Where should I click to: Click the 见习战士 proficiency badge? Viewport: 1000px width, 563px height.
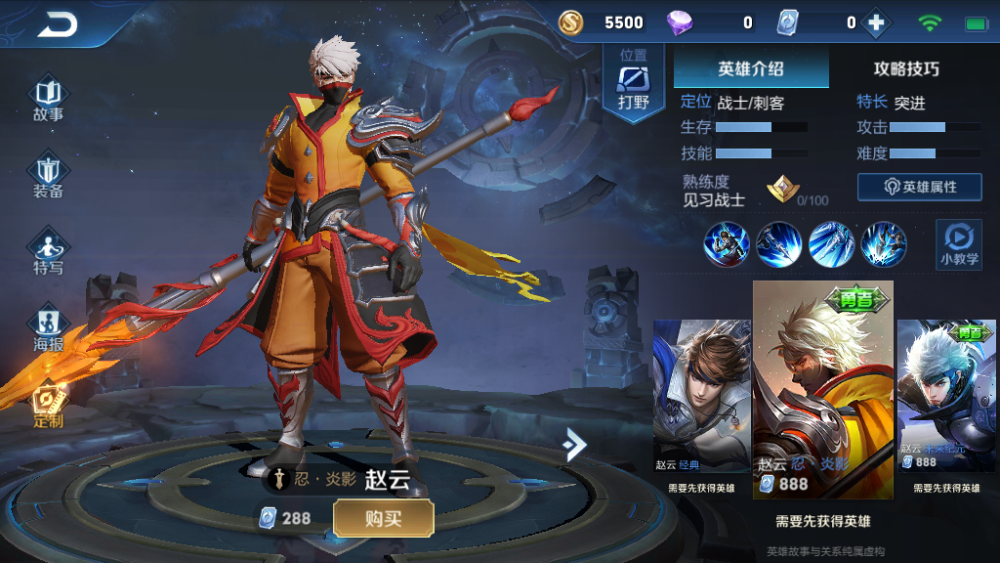coord(782,190)
